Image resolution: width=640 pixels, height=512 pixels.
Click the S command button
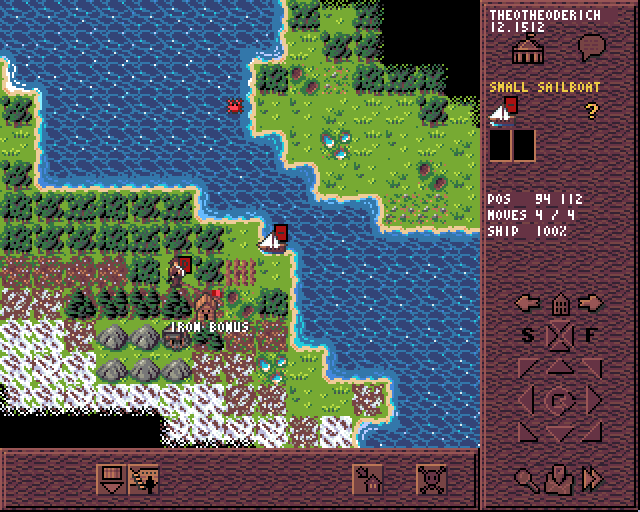pos(529,335)
